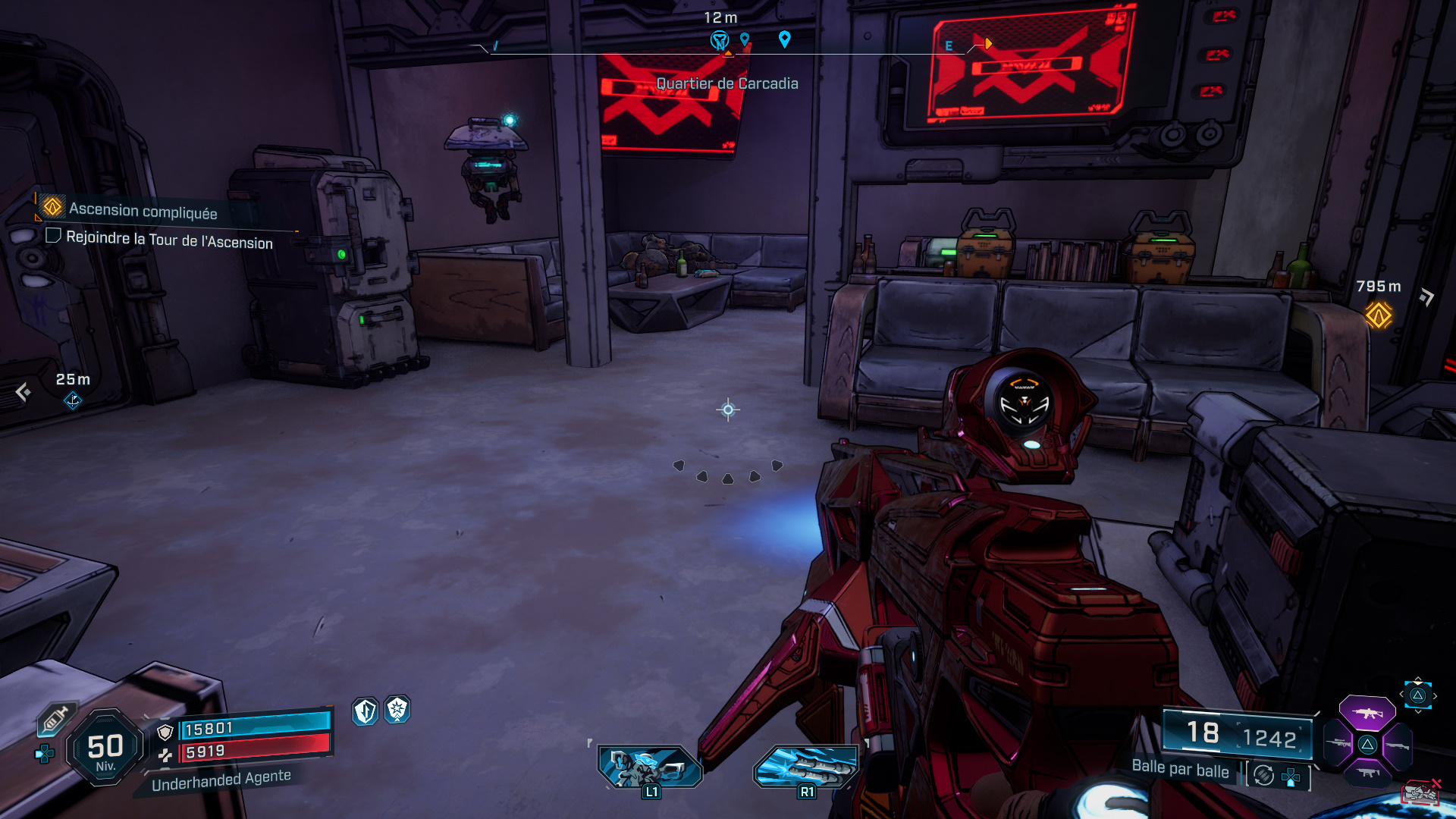Click the orange arrow marker on the compass
The height and width of the screenshot is (819, 1456).
point(988,44)
